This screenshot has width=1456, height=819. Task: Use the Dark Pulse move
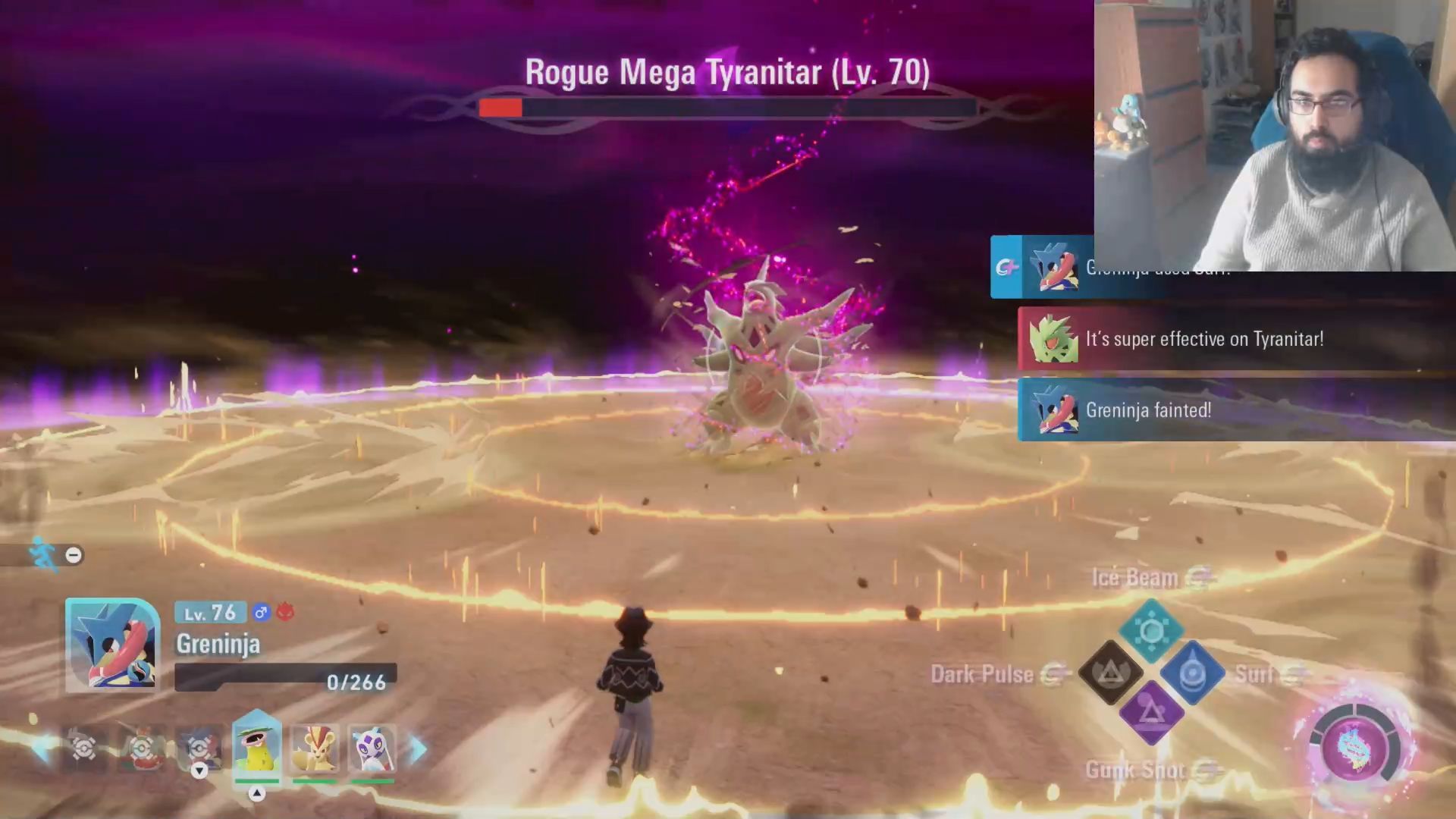tap(1111, 672)
